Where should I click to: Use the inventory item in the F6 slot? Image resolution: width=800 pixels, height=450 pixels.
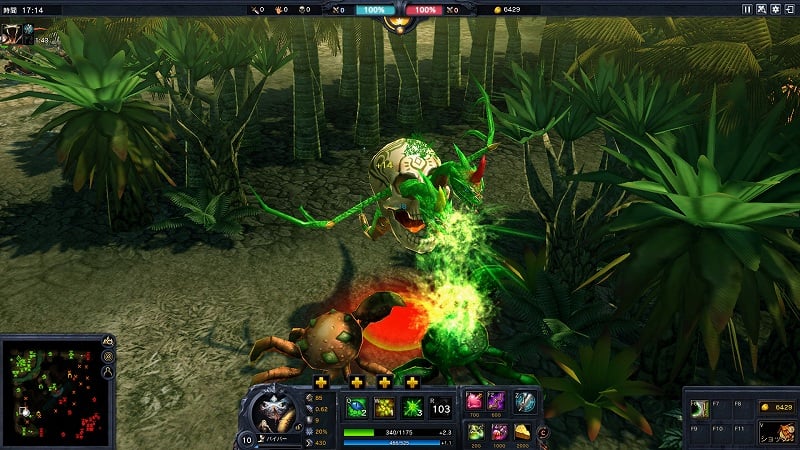click(699, 410)
